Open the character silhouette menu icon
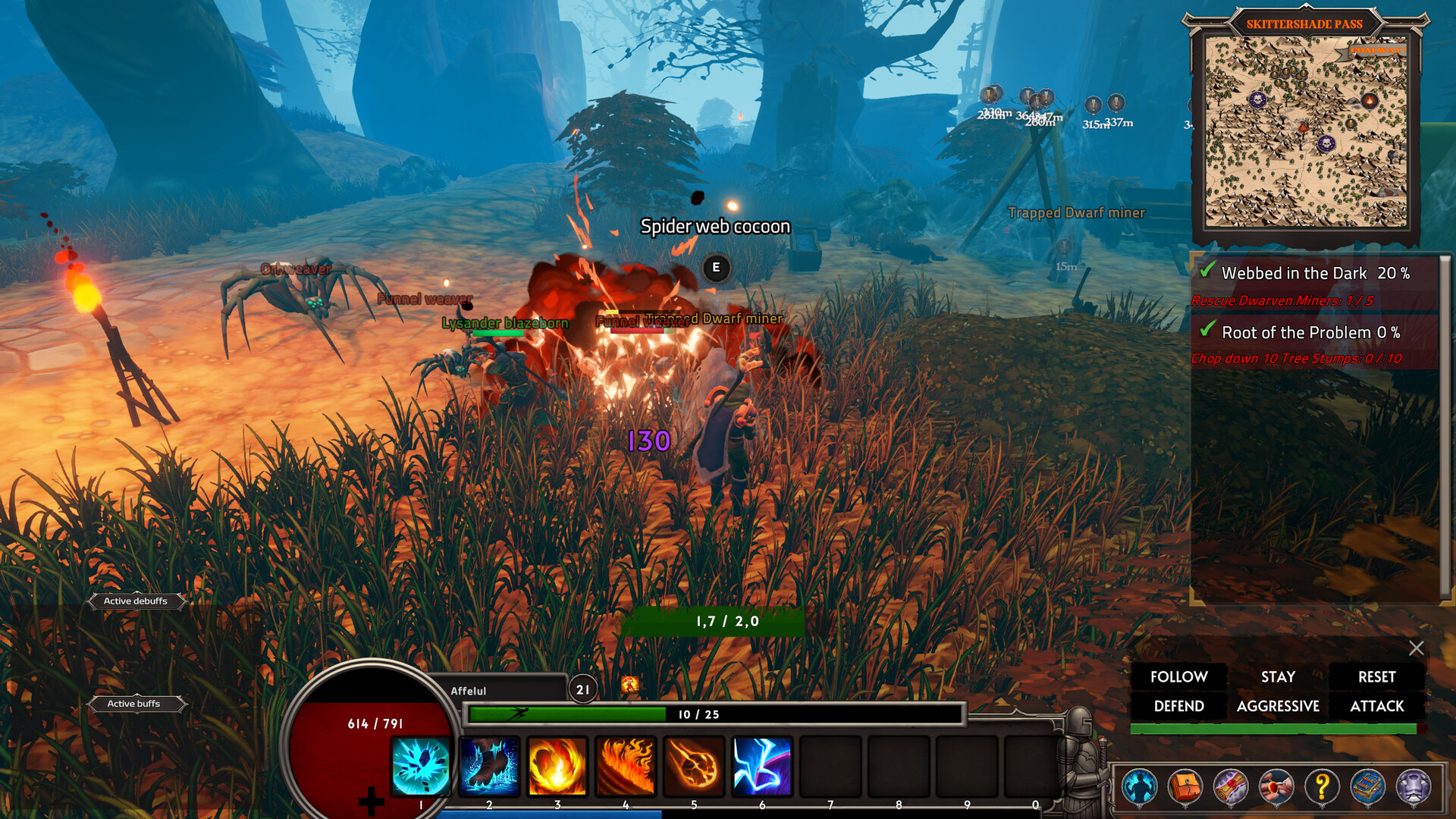The image size is (1456, 819). (1139, 786)
